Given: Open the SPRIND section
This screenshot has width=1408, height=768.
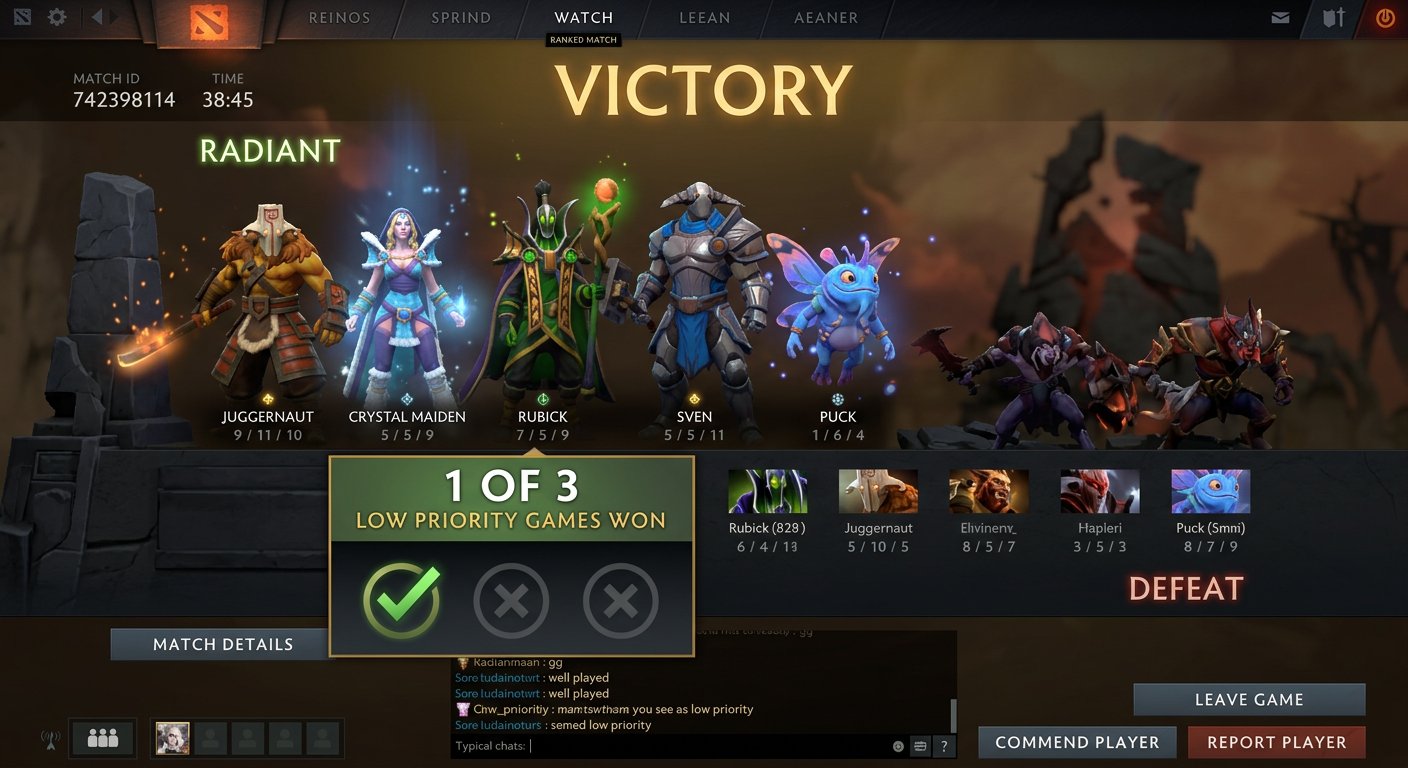Looking at the screenshot, I should (x=461, y=16).
